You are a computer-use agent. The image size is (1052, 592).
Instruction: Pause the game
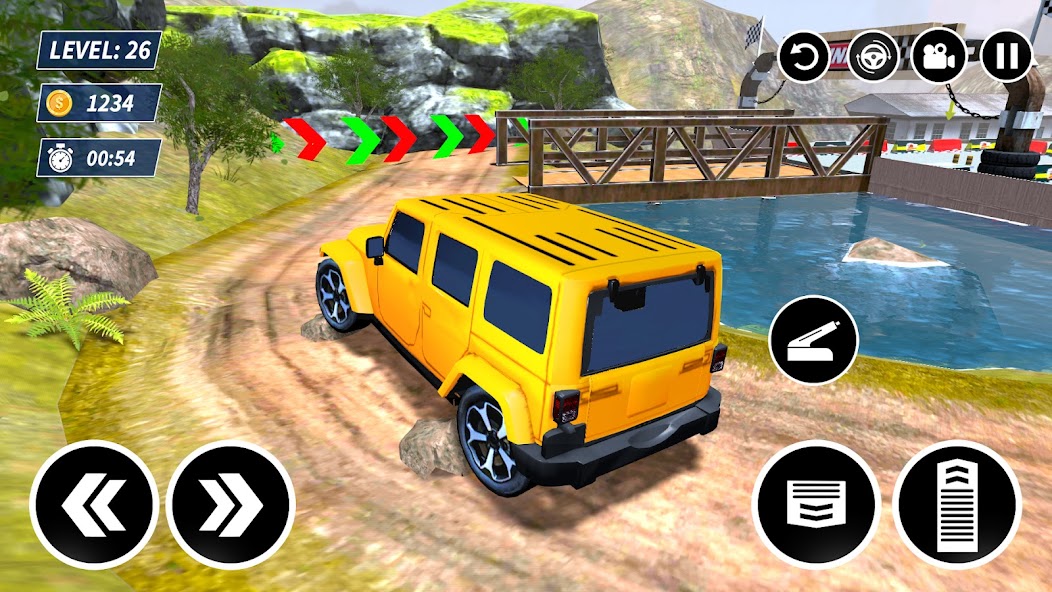point(1006,55)
